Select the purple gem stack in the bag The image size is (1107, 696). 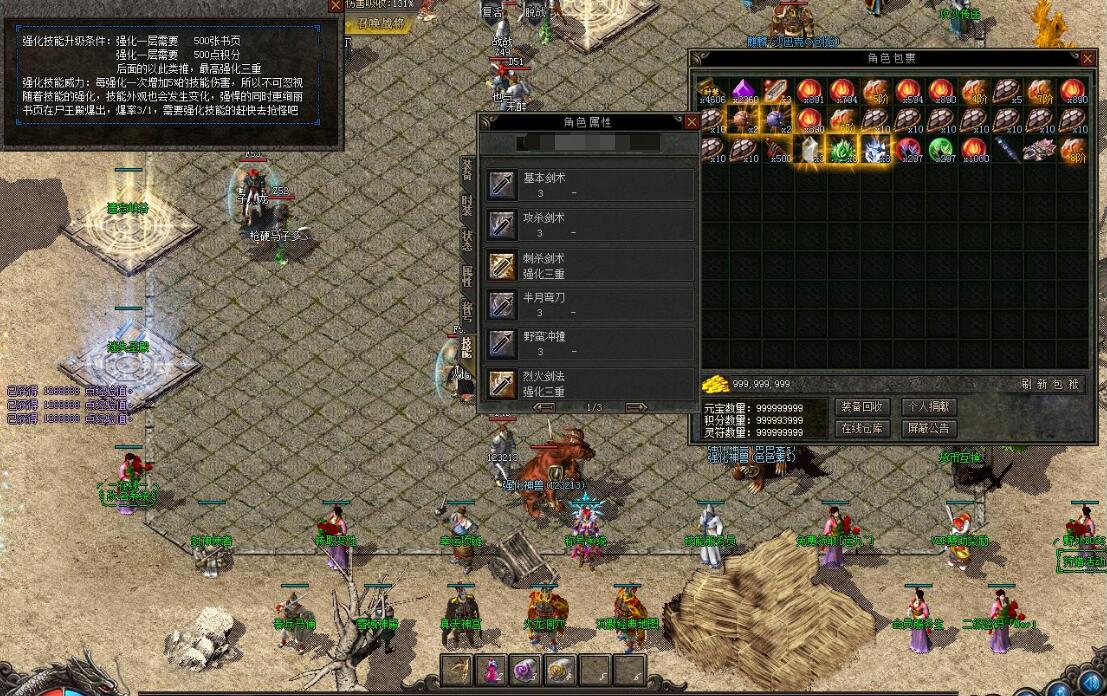click(x=744, y=90)
